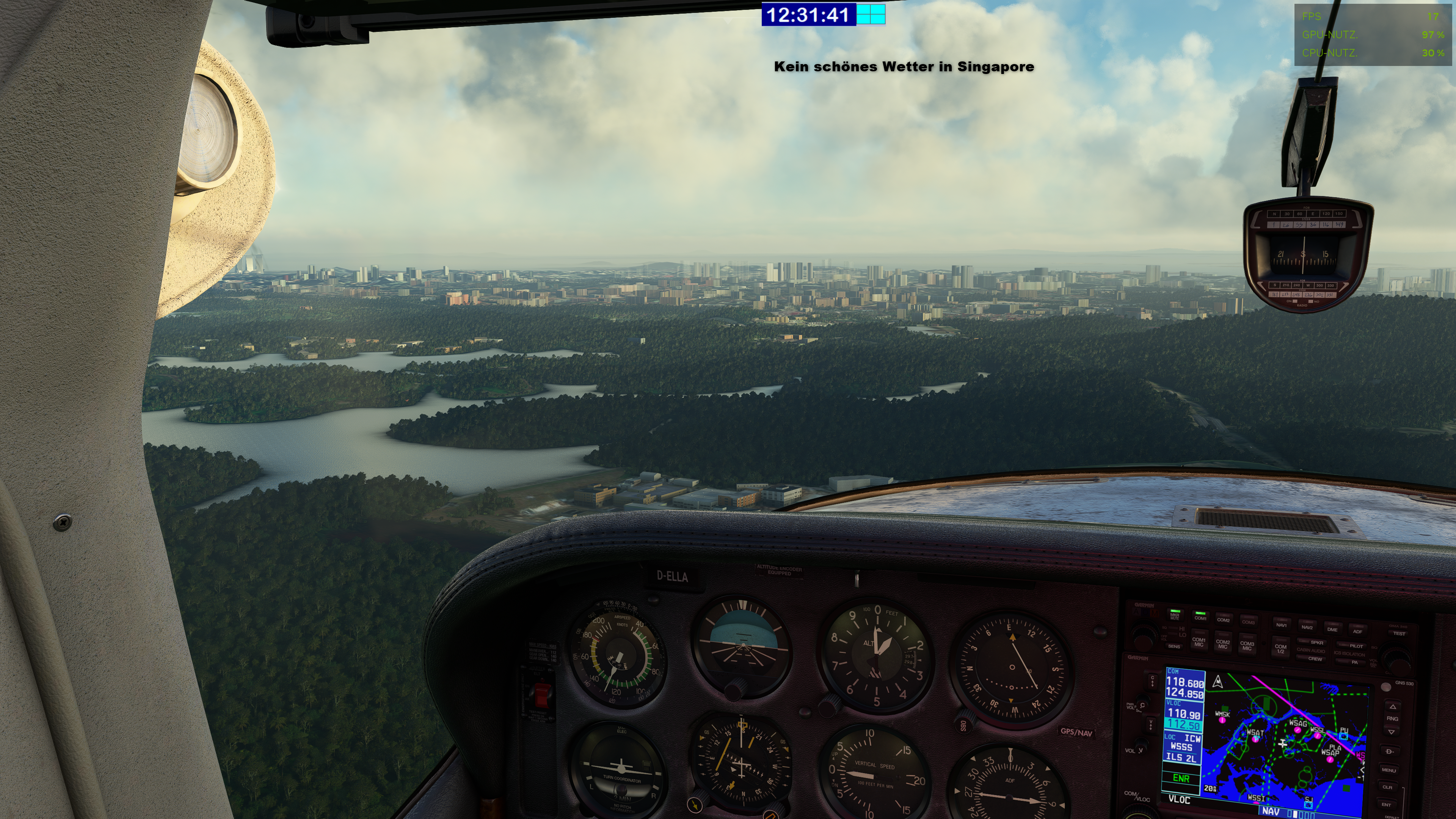Viewport: 1456px width, 819px height.
Task: Activate the DME audio button
Action: (1332, 629)
